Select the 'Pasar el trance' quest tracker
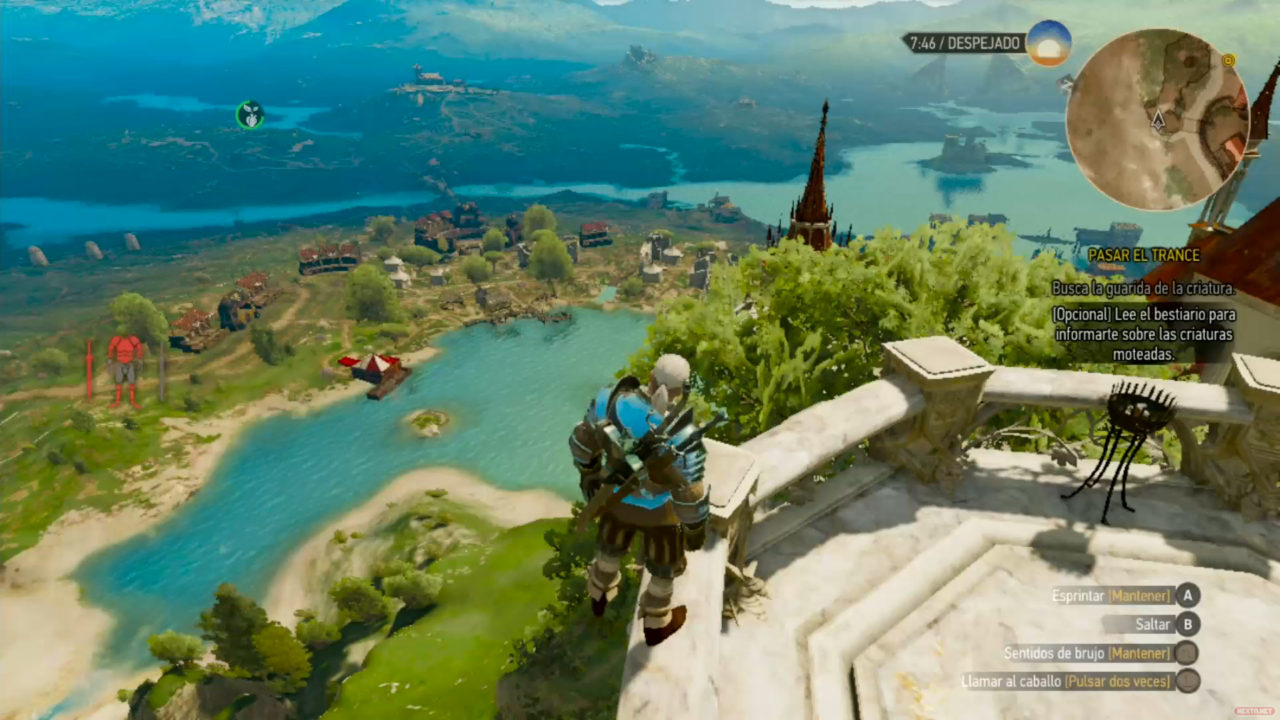 pyautogui.click(x=1143, y=256)
